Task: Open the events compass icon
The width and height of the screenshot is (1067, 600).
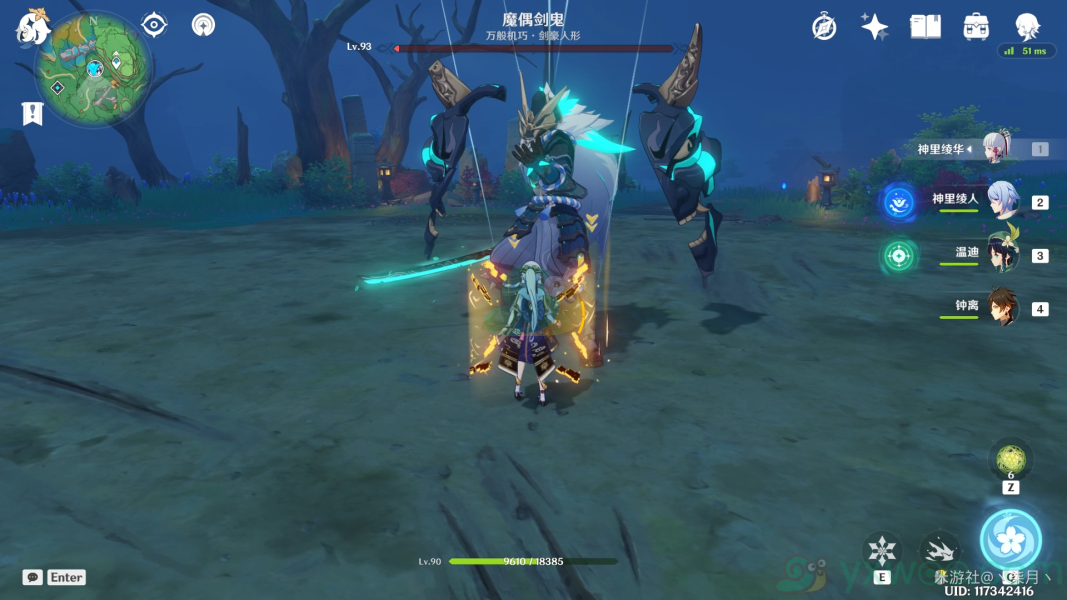Action: point(824,27)
